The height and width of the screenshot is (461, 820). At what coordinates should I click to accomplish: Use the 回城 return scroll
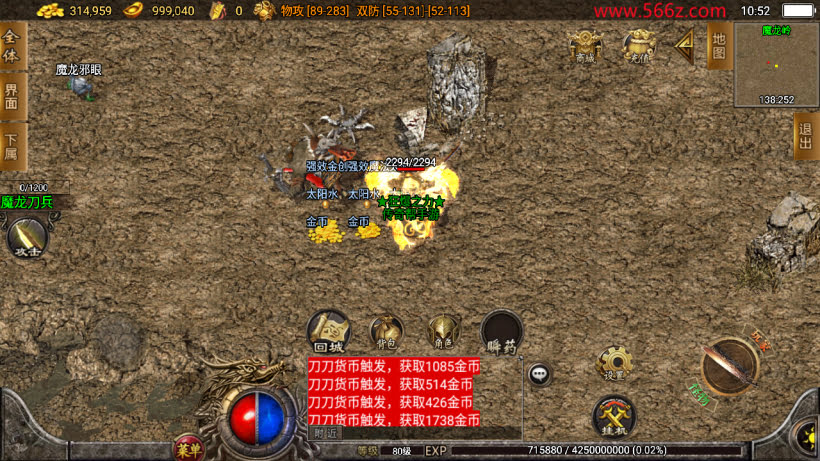(x=328, y=331)
